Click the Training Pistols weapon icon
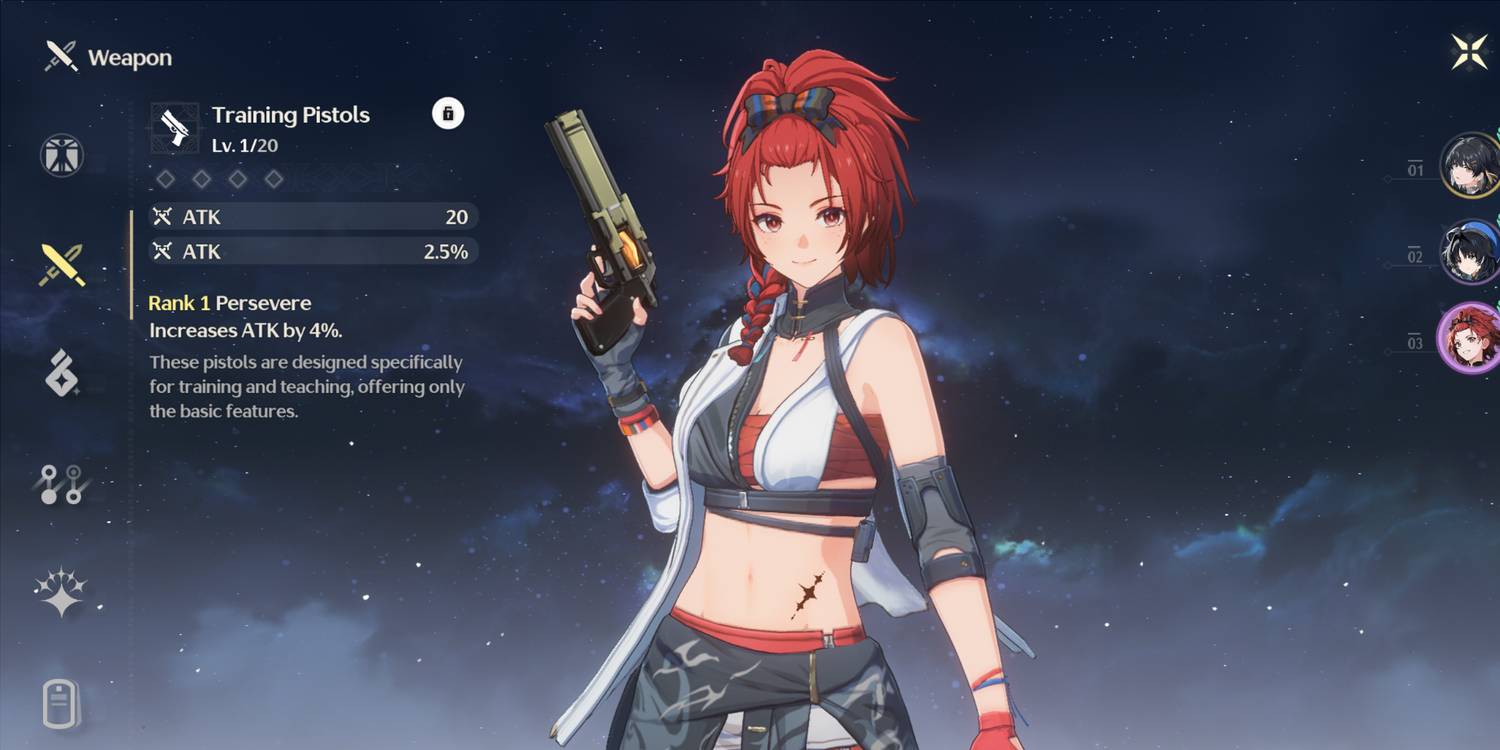 (175, 128)
